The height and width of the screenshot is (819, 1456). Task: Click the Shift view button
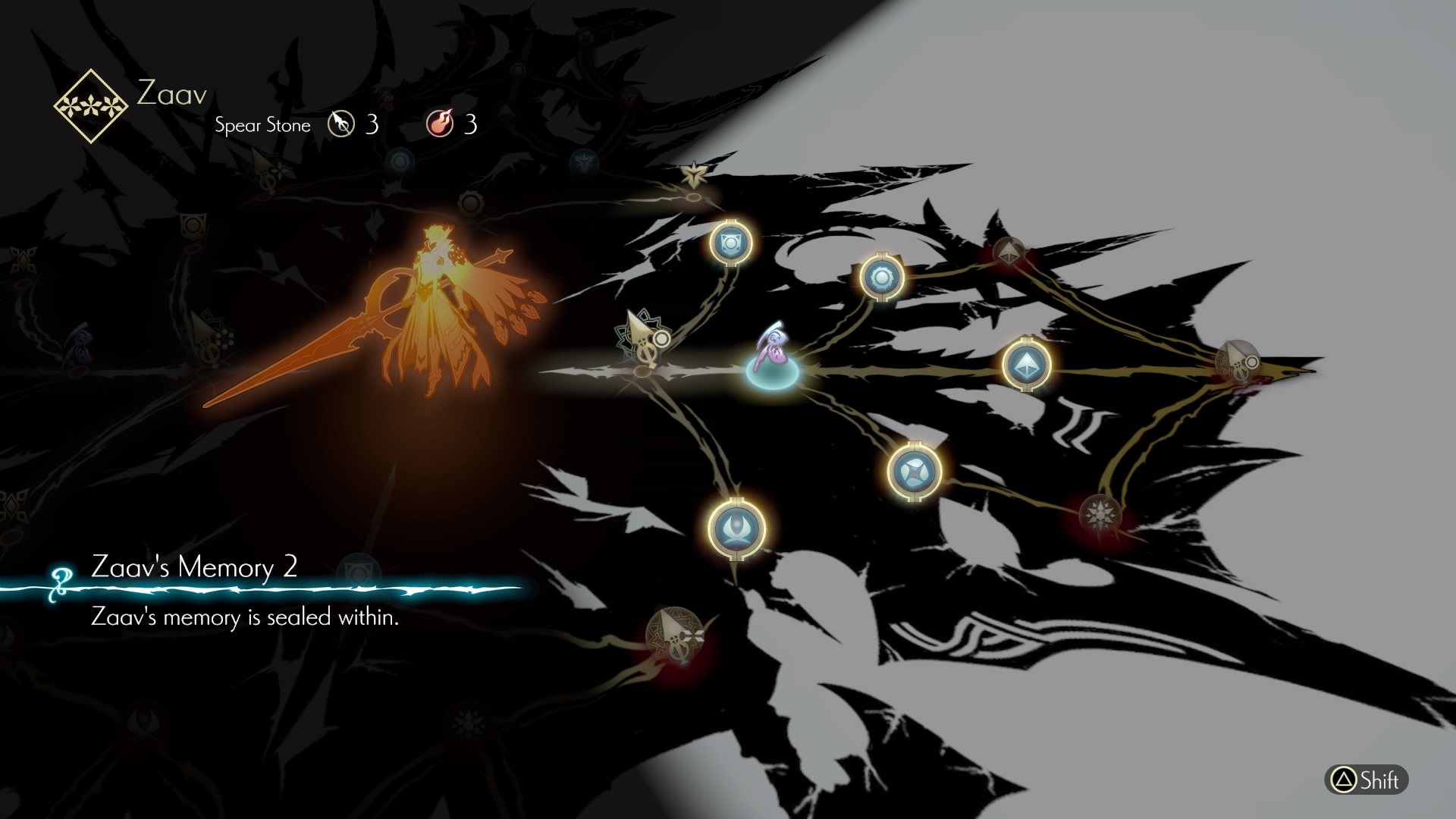pyautogui.click(x=1366, y=780)
